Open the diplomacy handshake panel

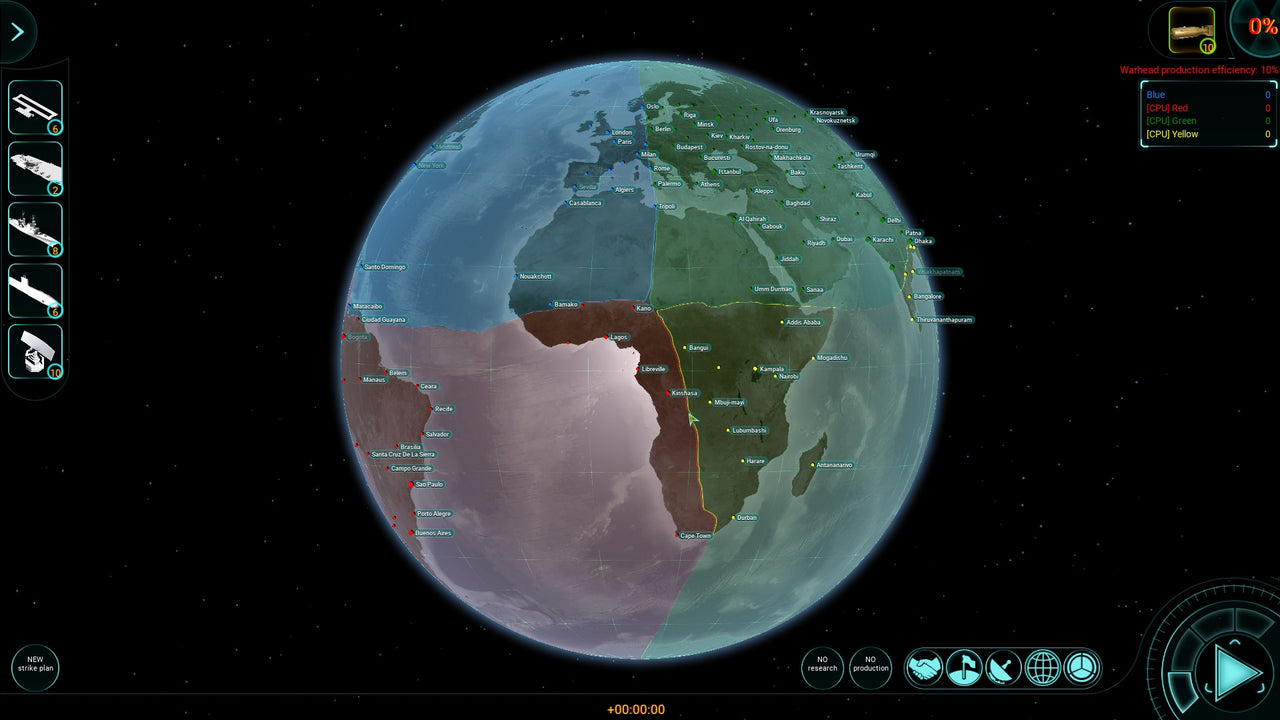pyautogui.click(x=925, y=667)
